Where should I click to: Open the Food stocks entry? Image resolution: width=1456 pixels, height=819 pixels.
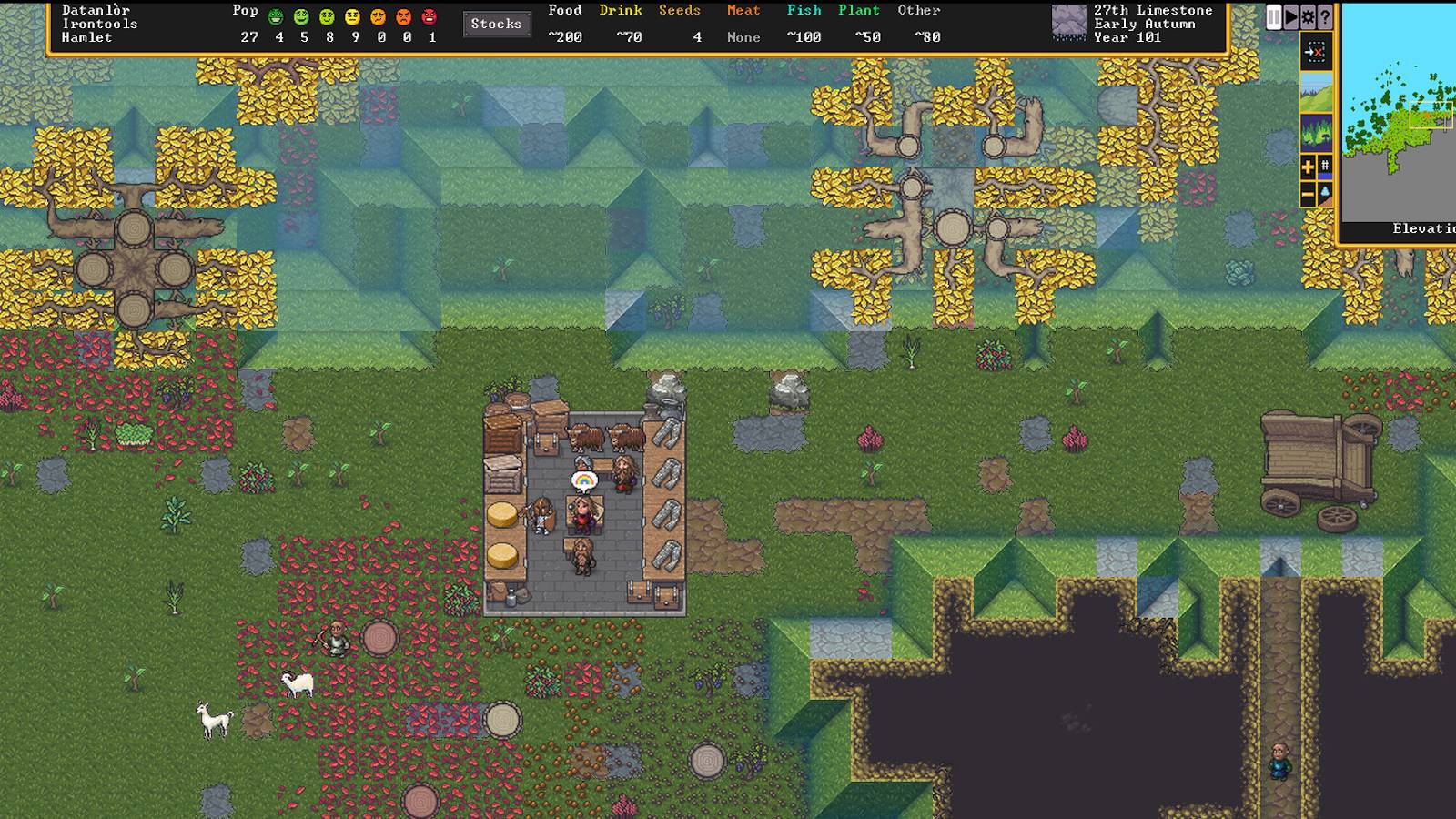pyautogui.click(x=564, y=25)
